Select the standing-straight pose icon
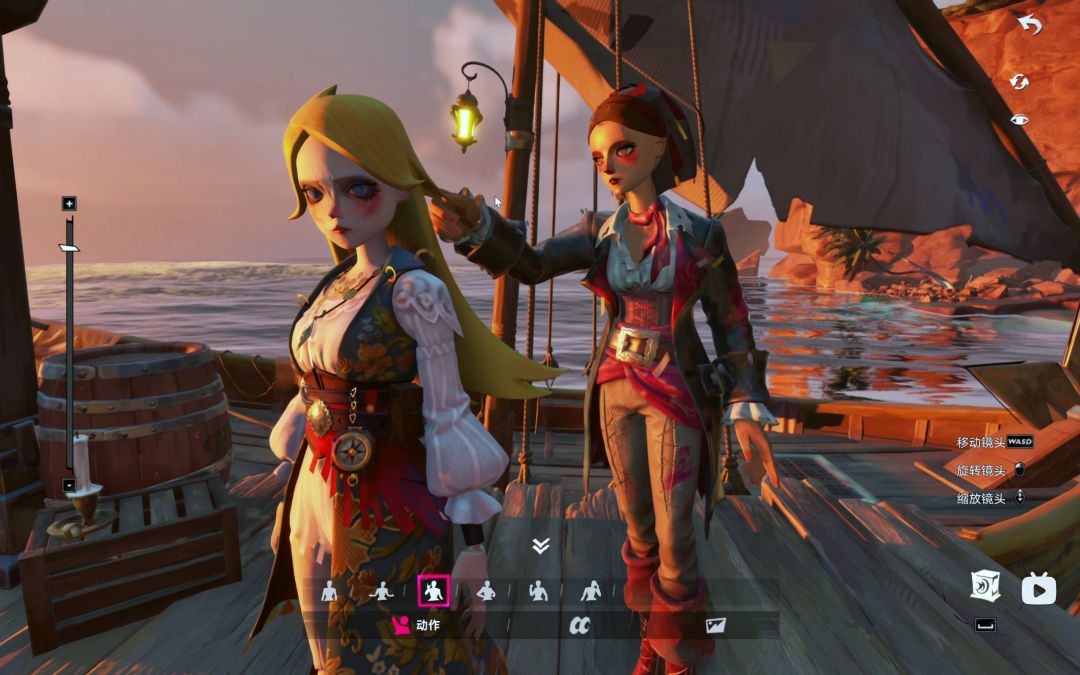Screen dimensions: 1080x675 329,591
